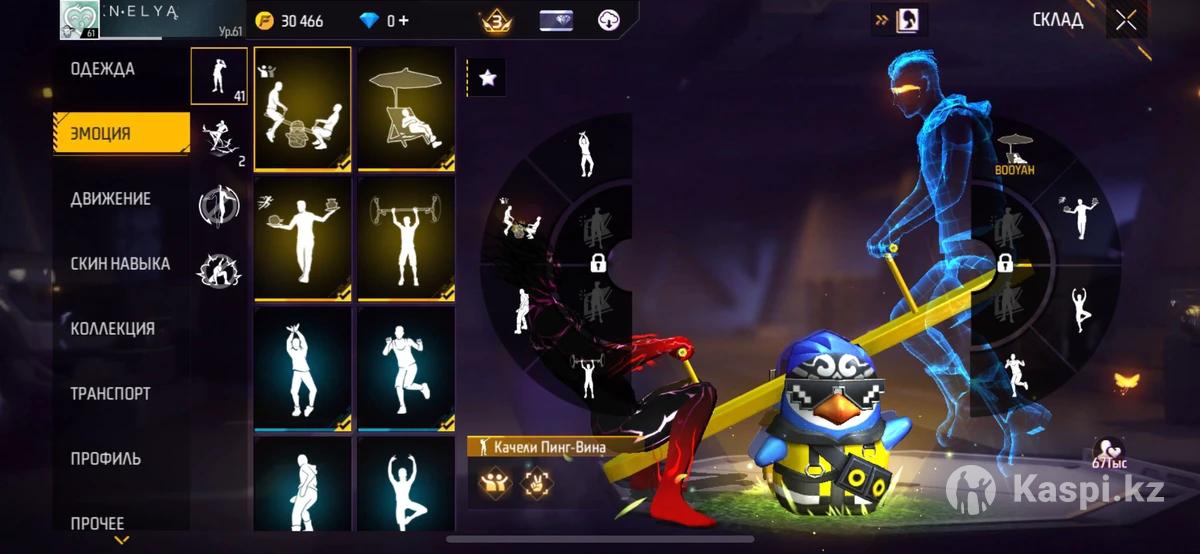Select the waiter with trays emote
1200x554 pixels.
[x=302, y=238]
